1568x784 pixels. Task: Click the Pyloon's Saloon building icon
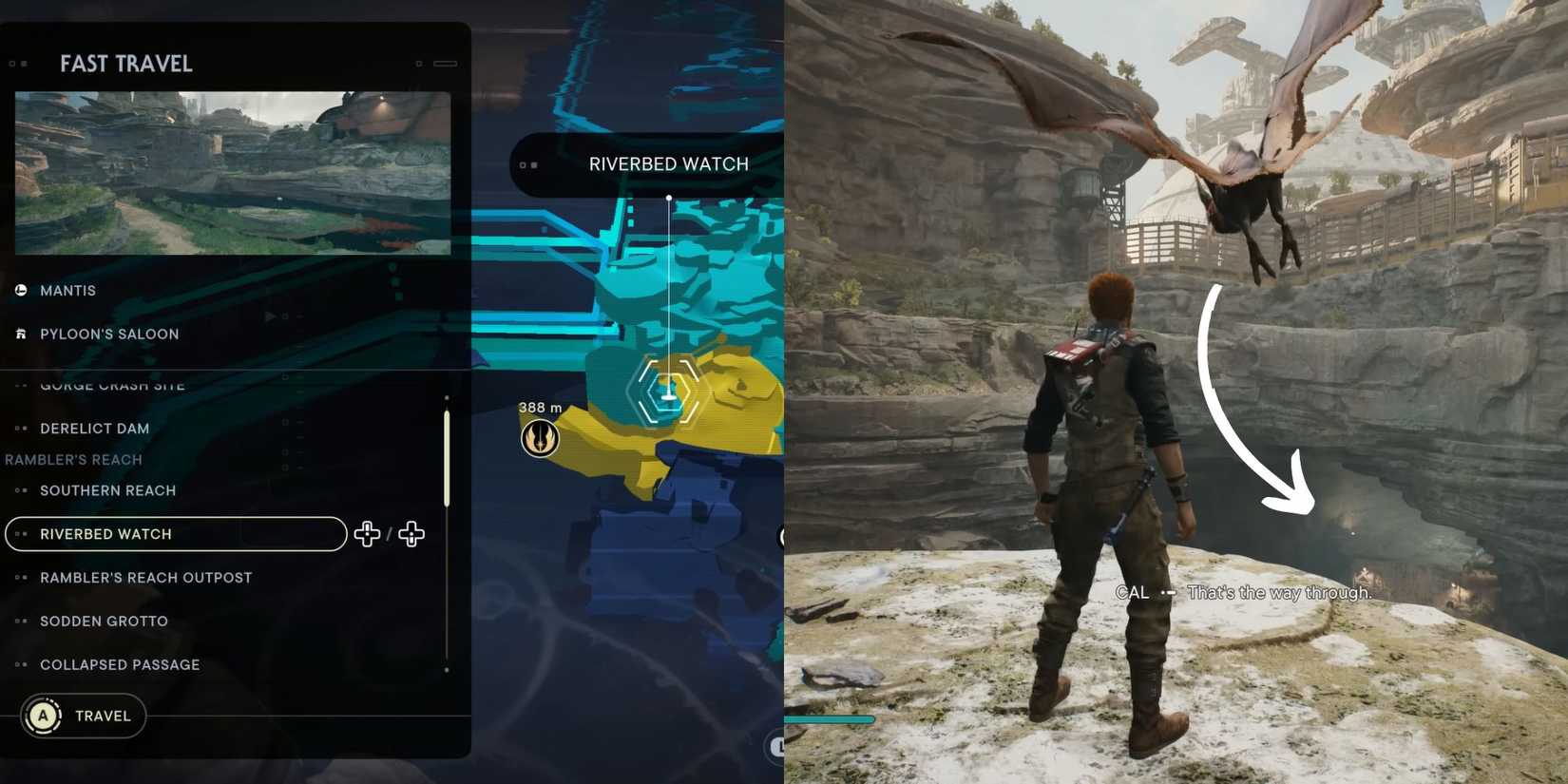click(x=20, y=334)
